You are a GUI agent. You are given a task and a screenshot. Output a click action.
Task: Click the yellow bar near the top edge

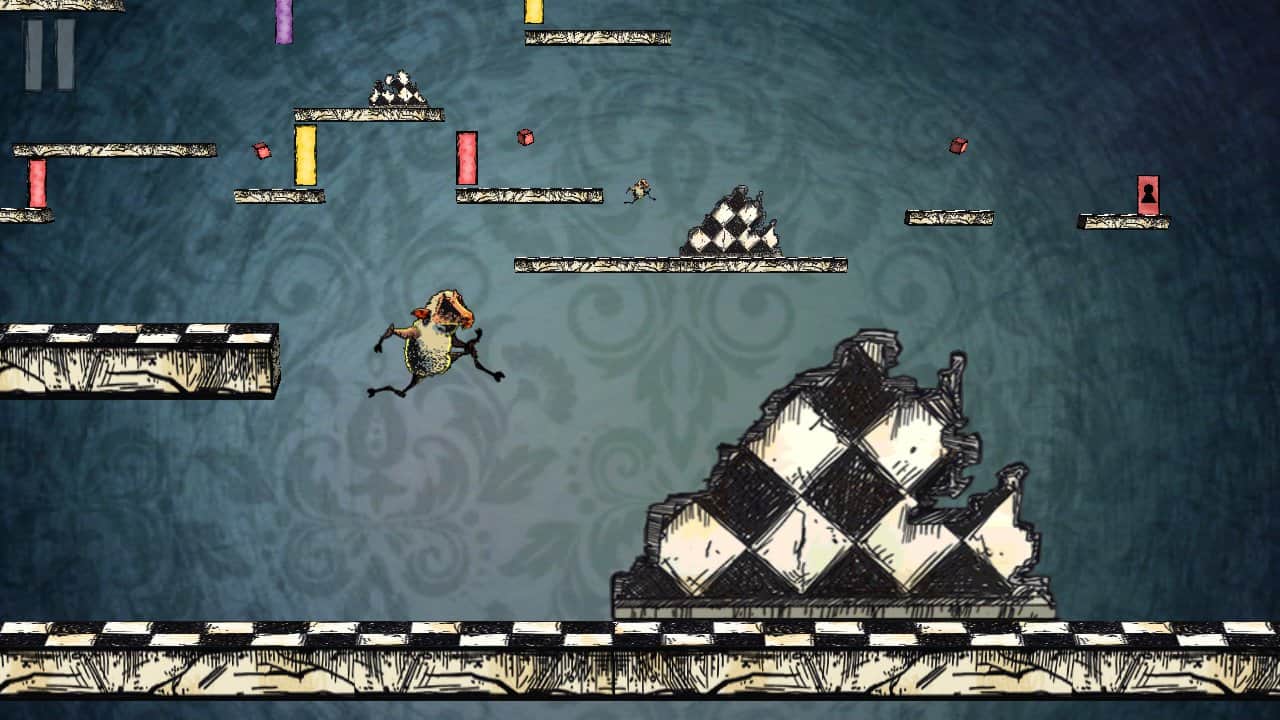click(x=533, y=14)
